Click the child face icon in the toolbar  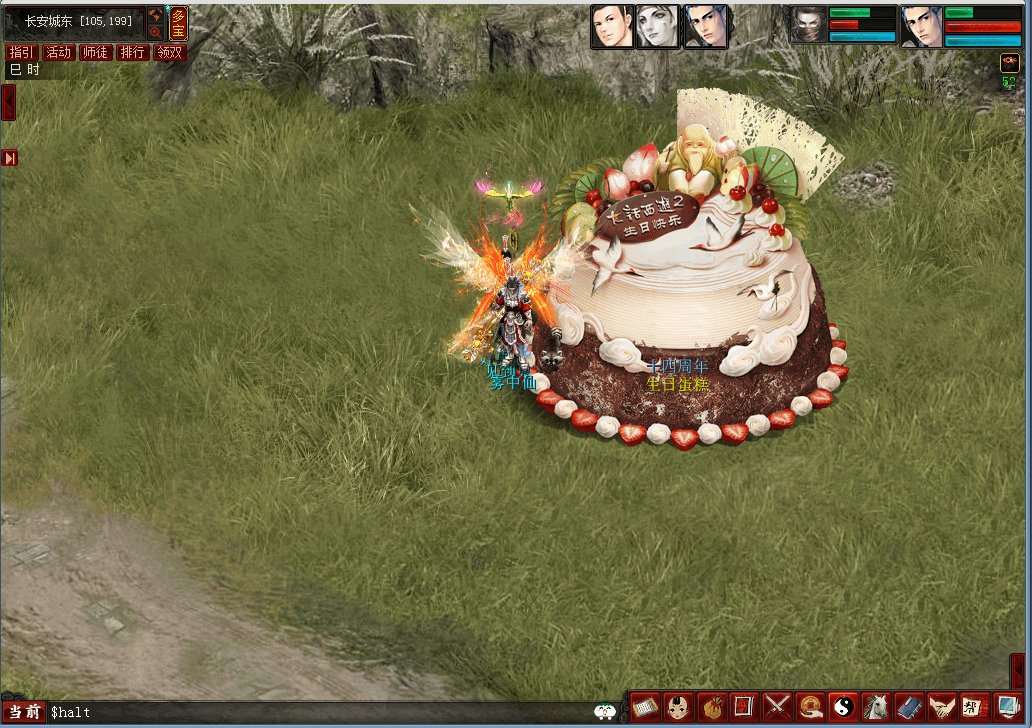click(678, 708)
